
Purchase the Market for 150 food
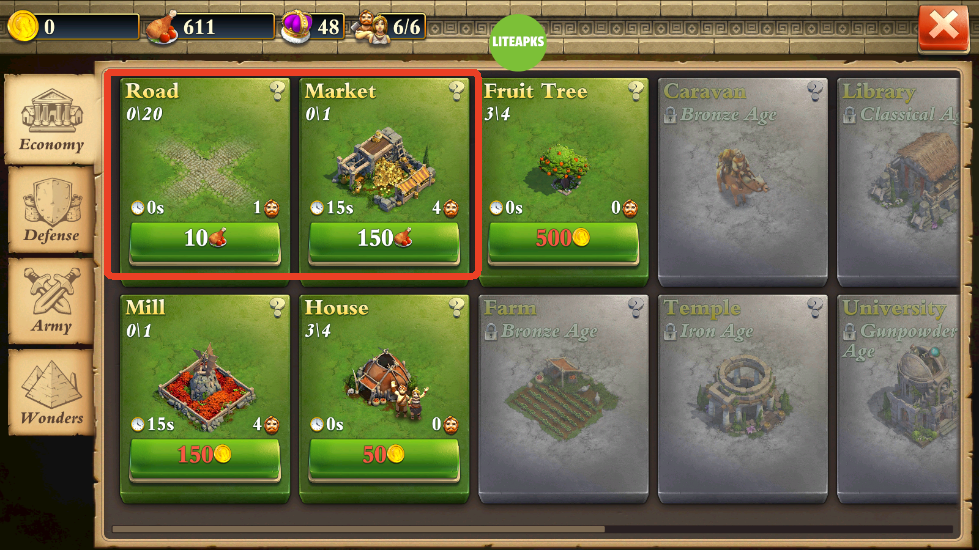(383, 241)
